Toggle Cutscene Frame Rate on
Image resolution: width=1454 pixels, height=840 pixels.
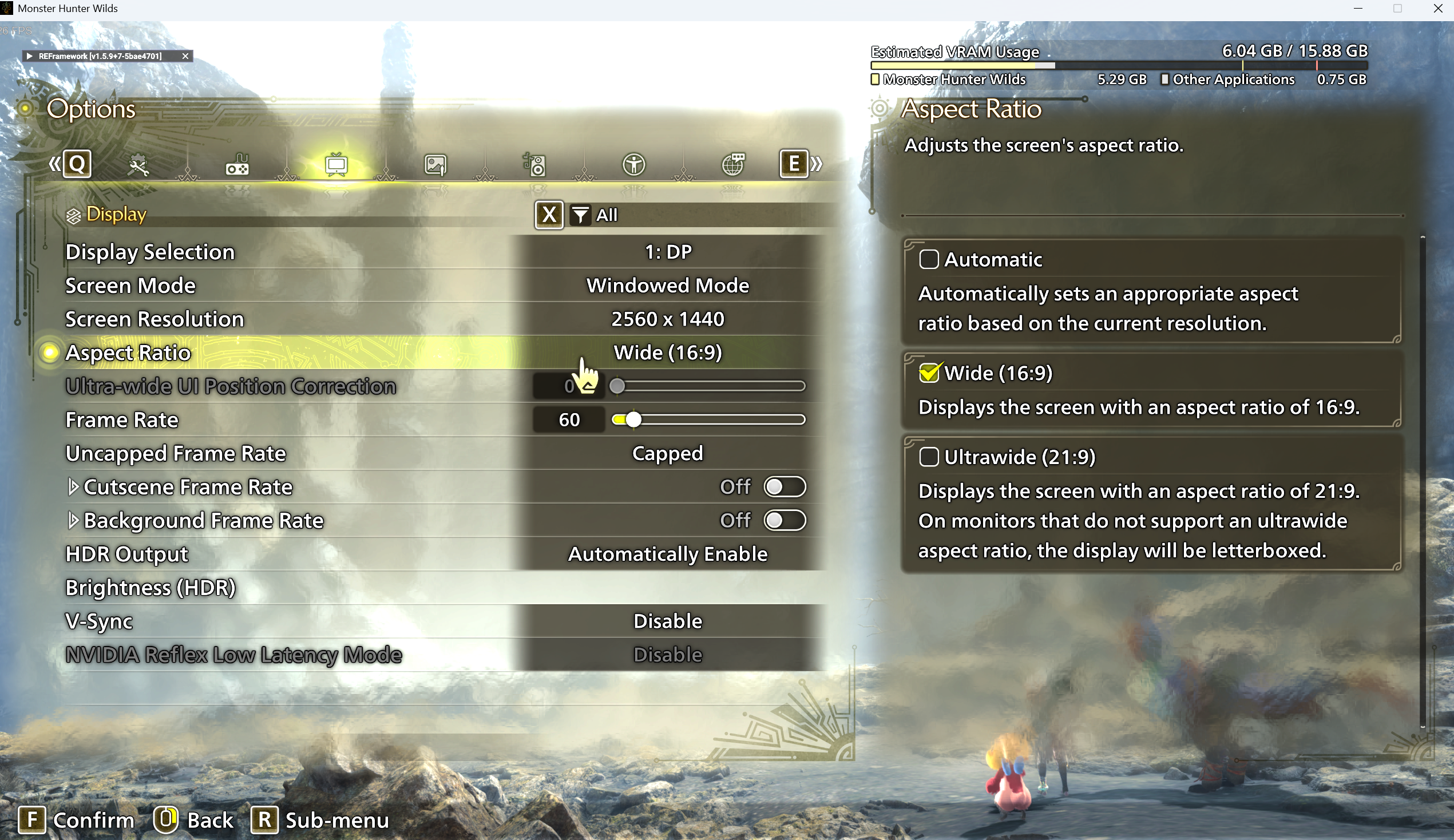pyautogui.click(x=785, y=487)
